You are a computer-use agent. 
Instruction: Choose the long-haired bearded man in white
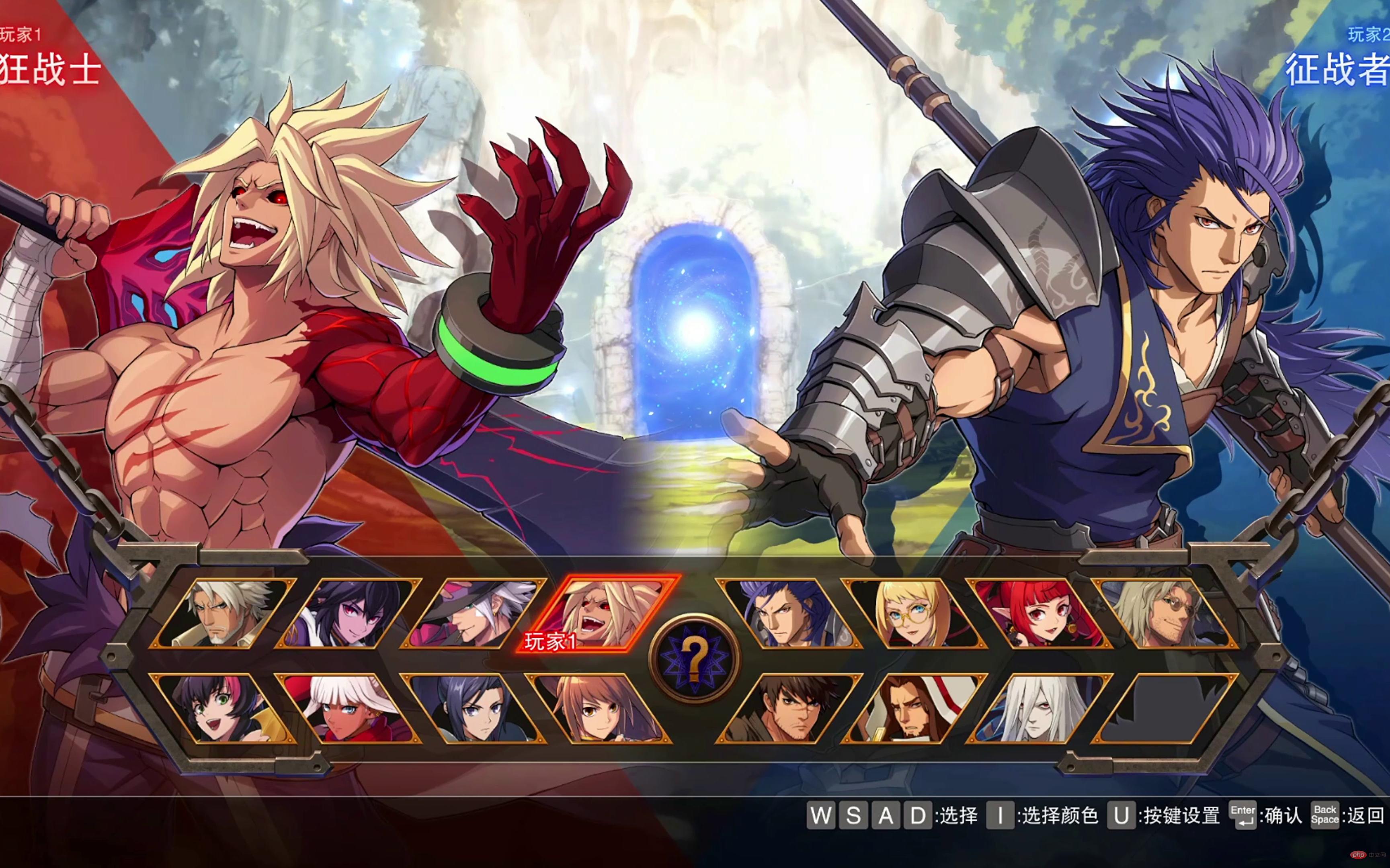[914, 708]
